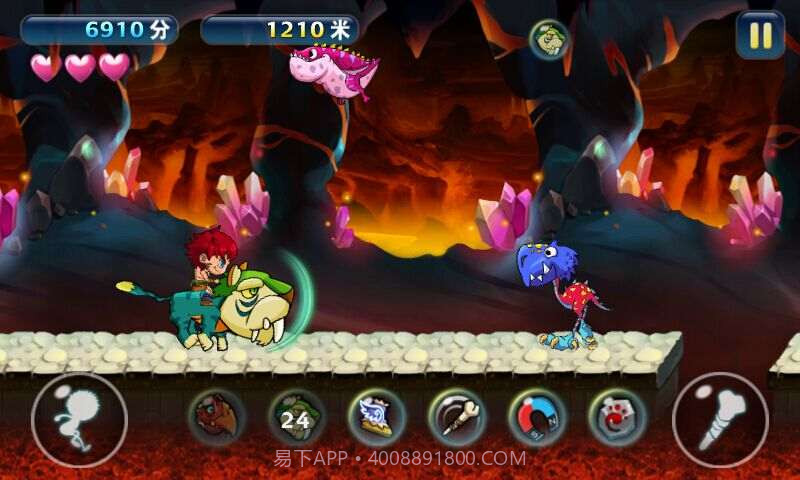Use the green mount skill showing 24

click(297, 418)
